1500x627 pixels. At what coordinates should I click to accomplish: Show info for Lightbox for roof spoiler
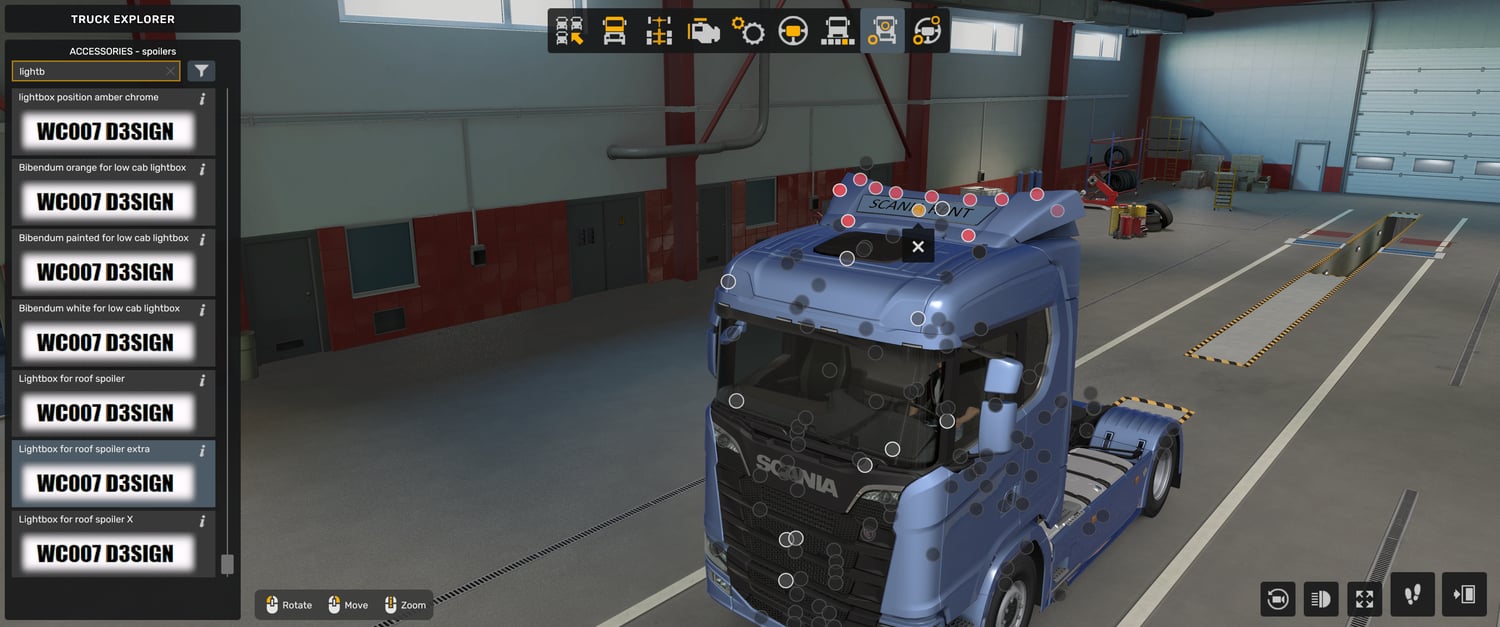202,380
